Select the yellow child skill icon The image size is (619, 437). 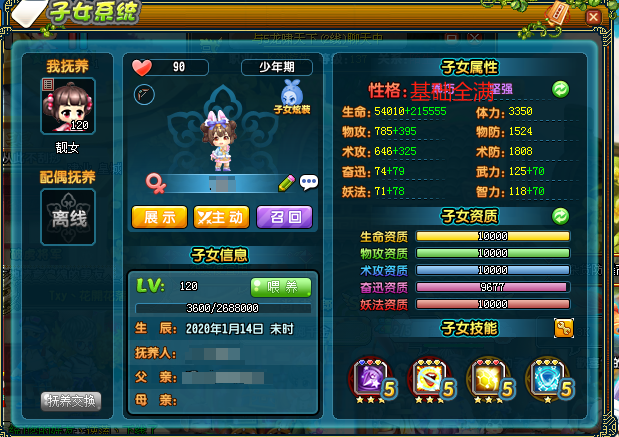point(487,376)
